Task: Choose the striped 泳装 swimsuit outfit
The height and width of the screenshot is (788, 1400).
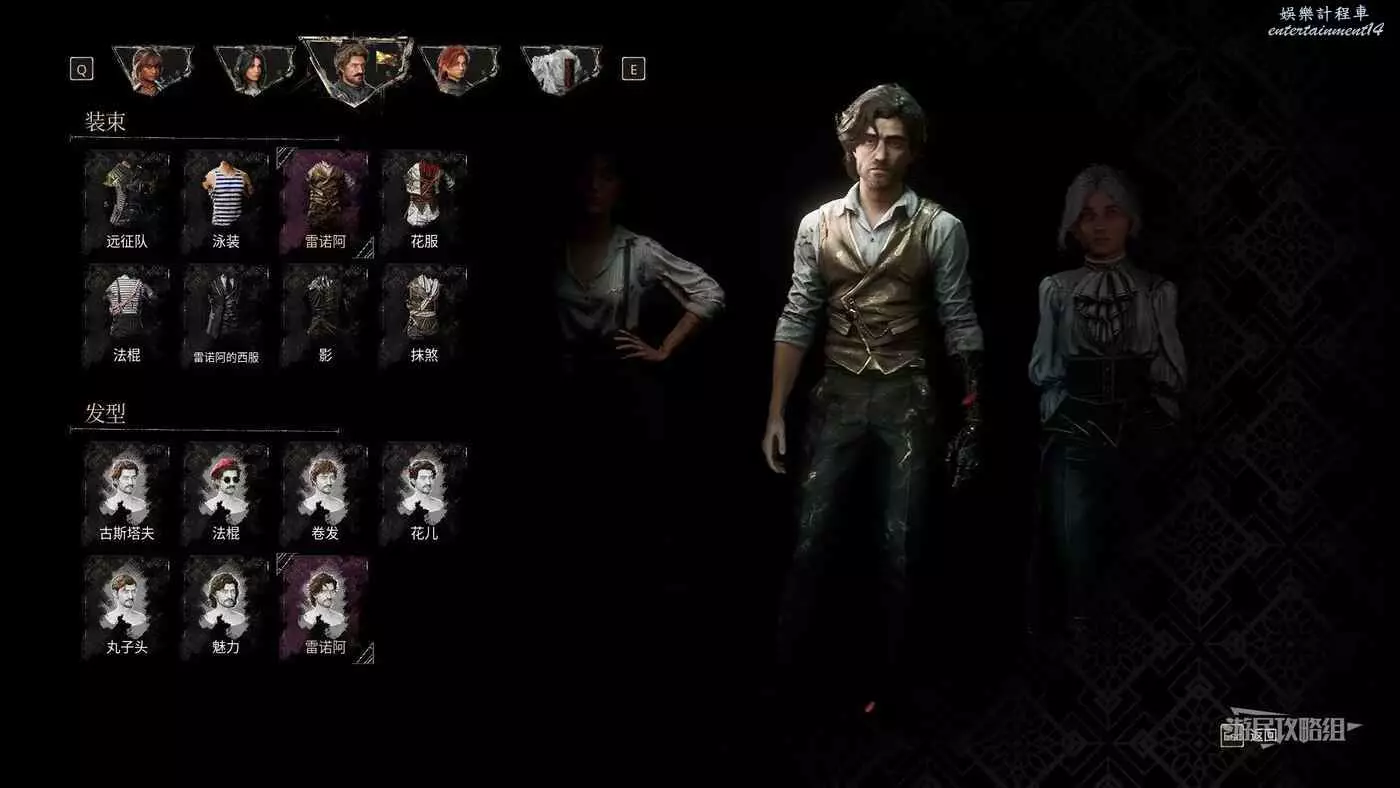Action: click(226, 199)
